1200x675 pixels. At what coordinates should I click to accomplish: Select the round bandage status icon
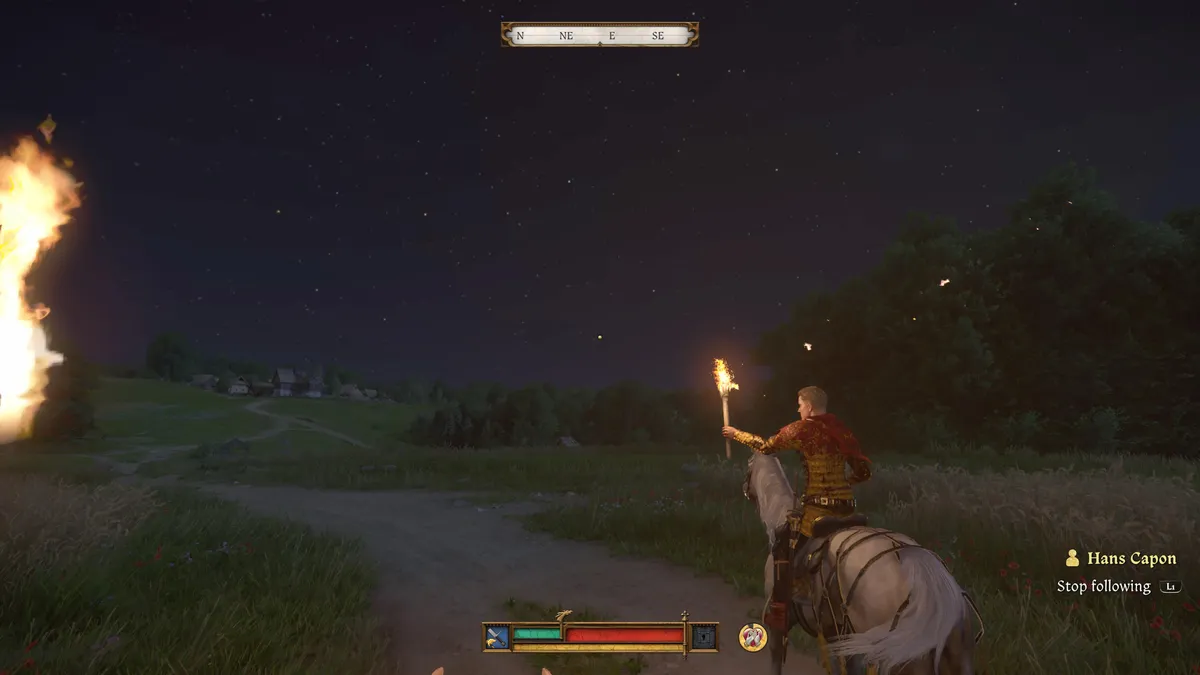click(x=752, y=636)
